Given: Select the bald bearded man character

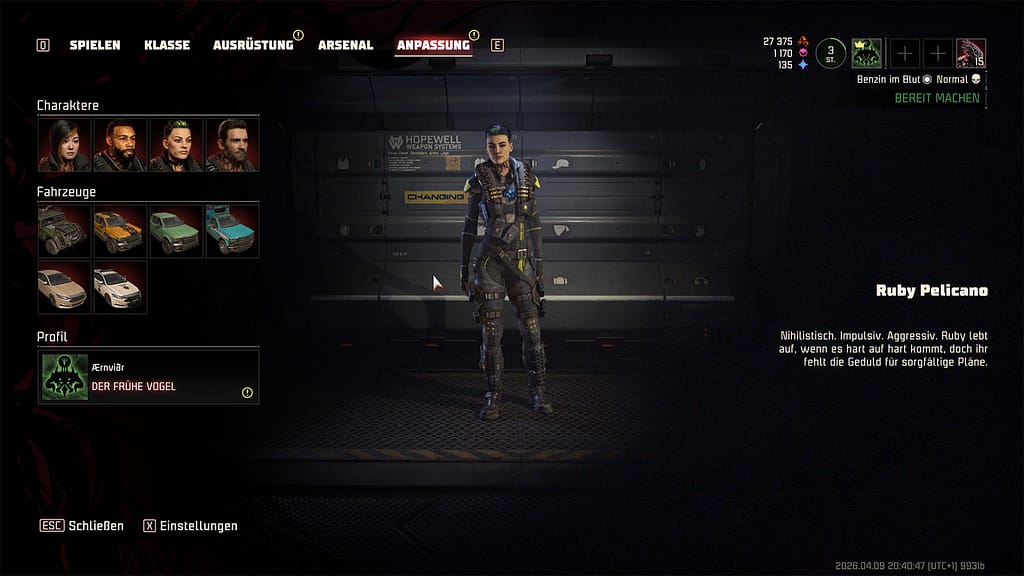Looking at the screenshot, I should [x=120, y=145].
